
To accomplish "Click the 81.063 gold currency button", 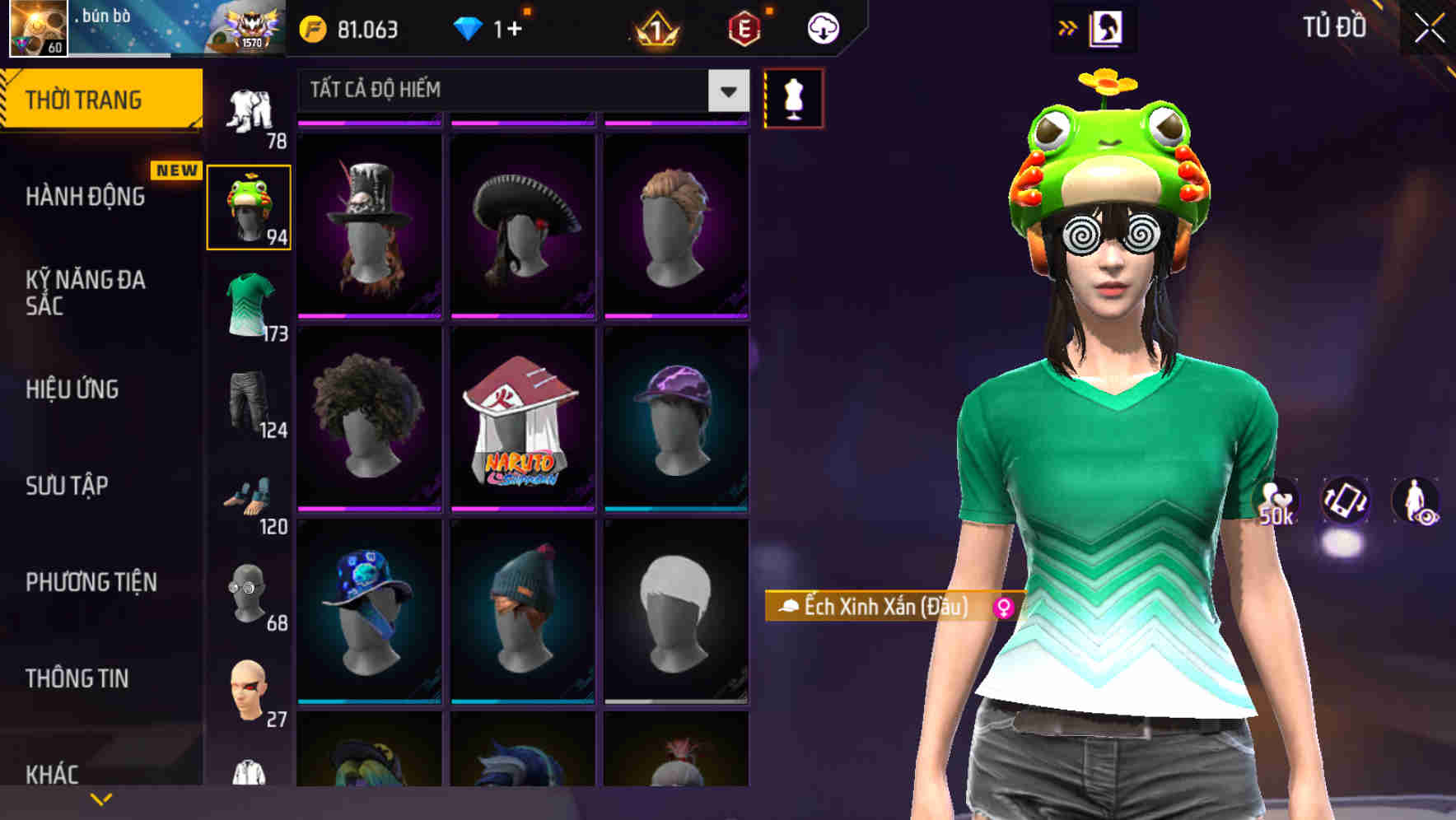I will 346,29.
